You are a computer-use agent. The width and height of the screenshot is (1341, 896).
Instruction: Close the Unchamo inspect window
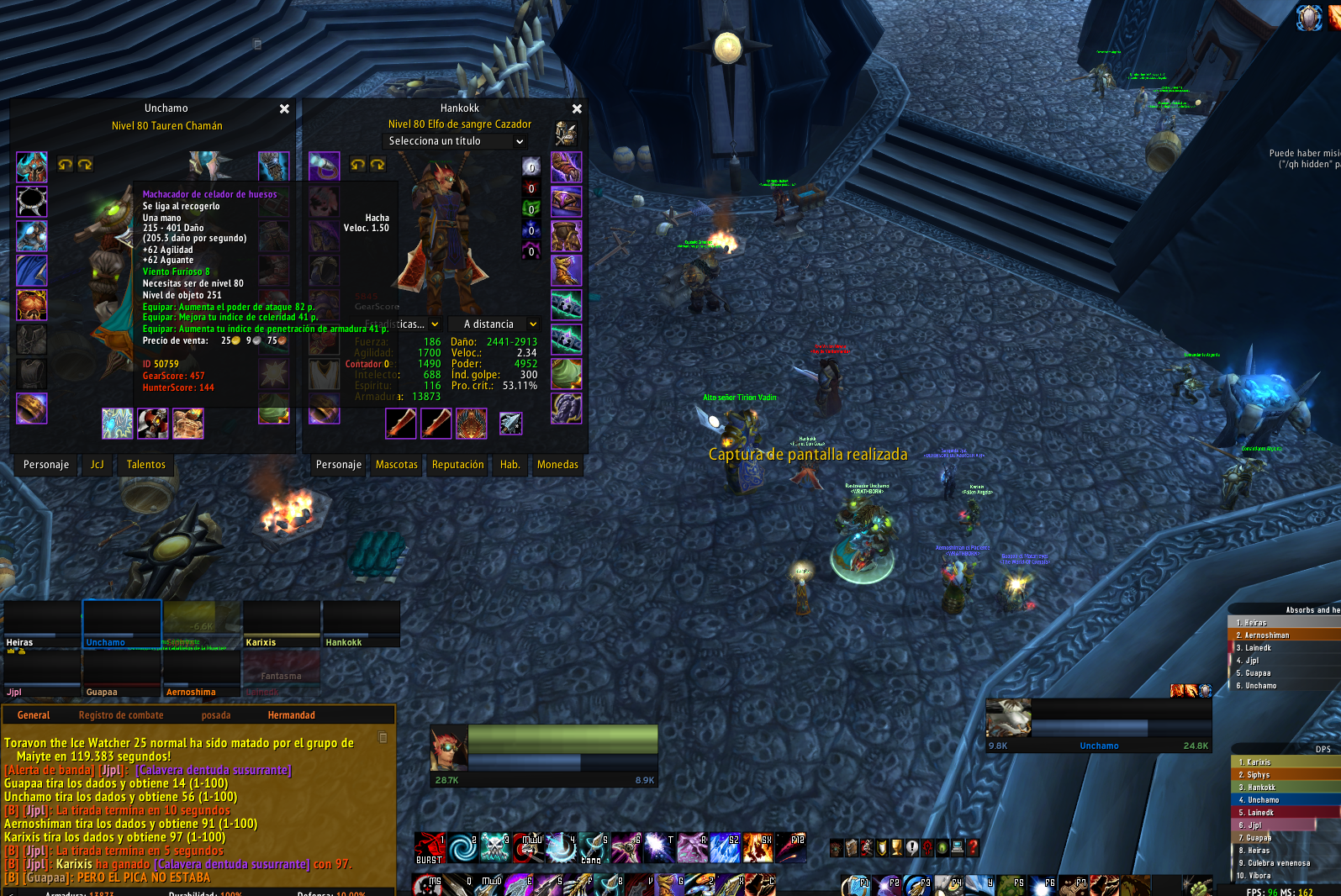tap(284, 109)
